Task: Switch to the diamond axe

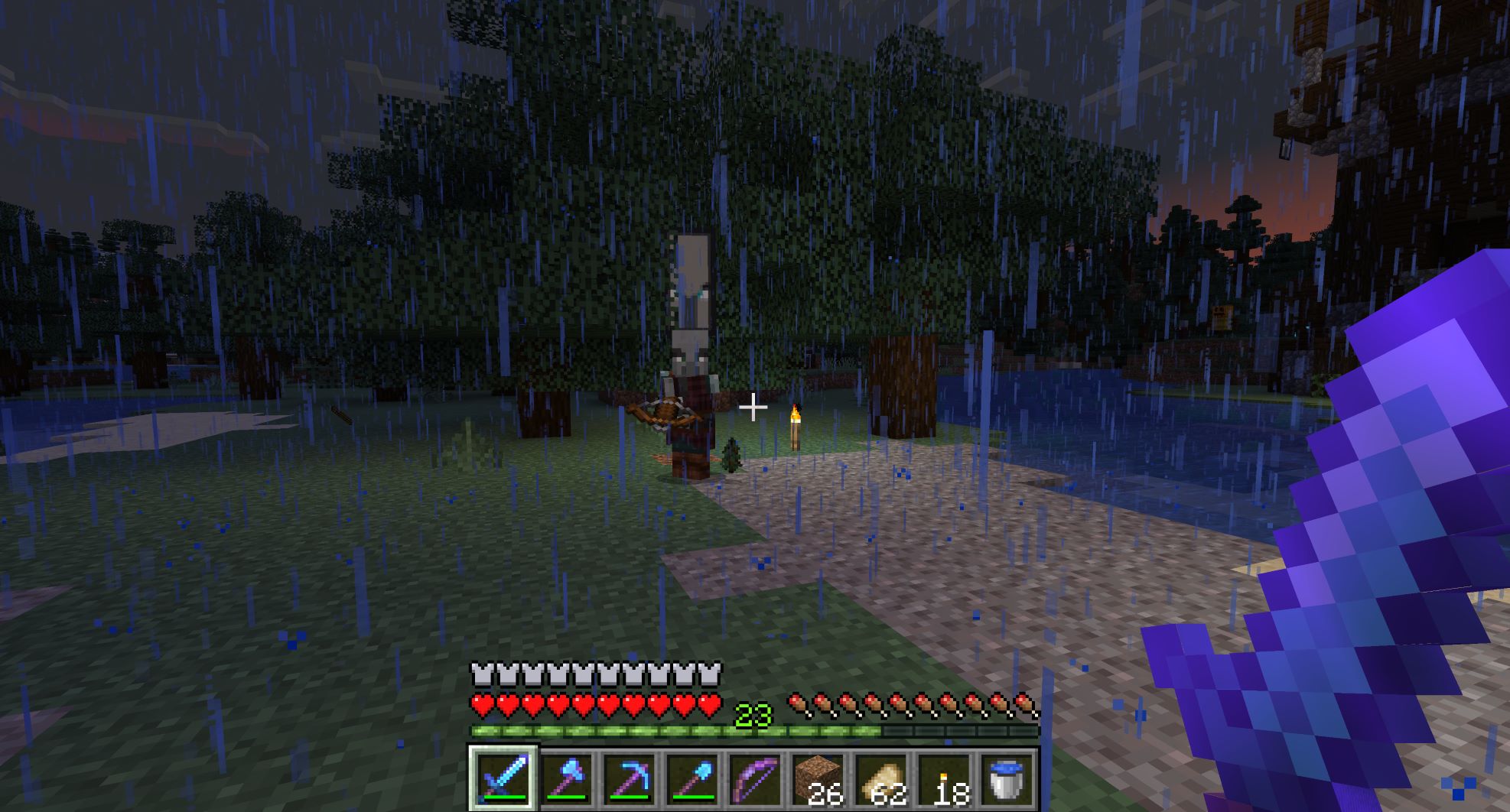Action: [x=566, y=778]
